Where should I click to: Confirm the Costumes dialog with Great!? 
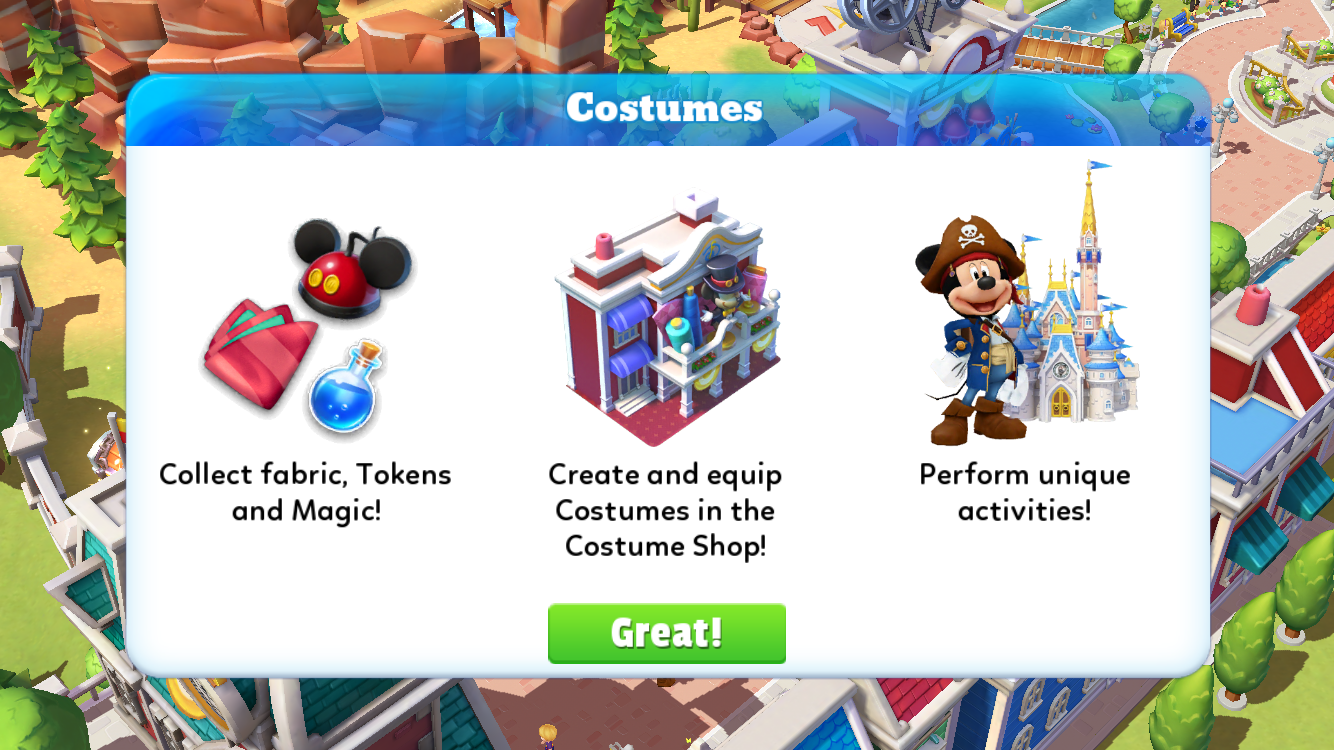[666, 633]
